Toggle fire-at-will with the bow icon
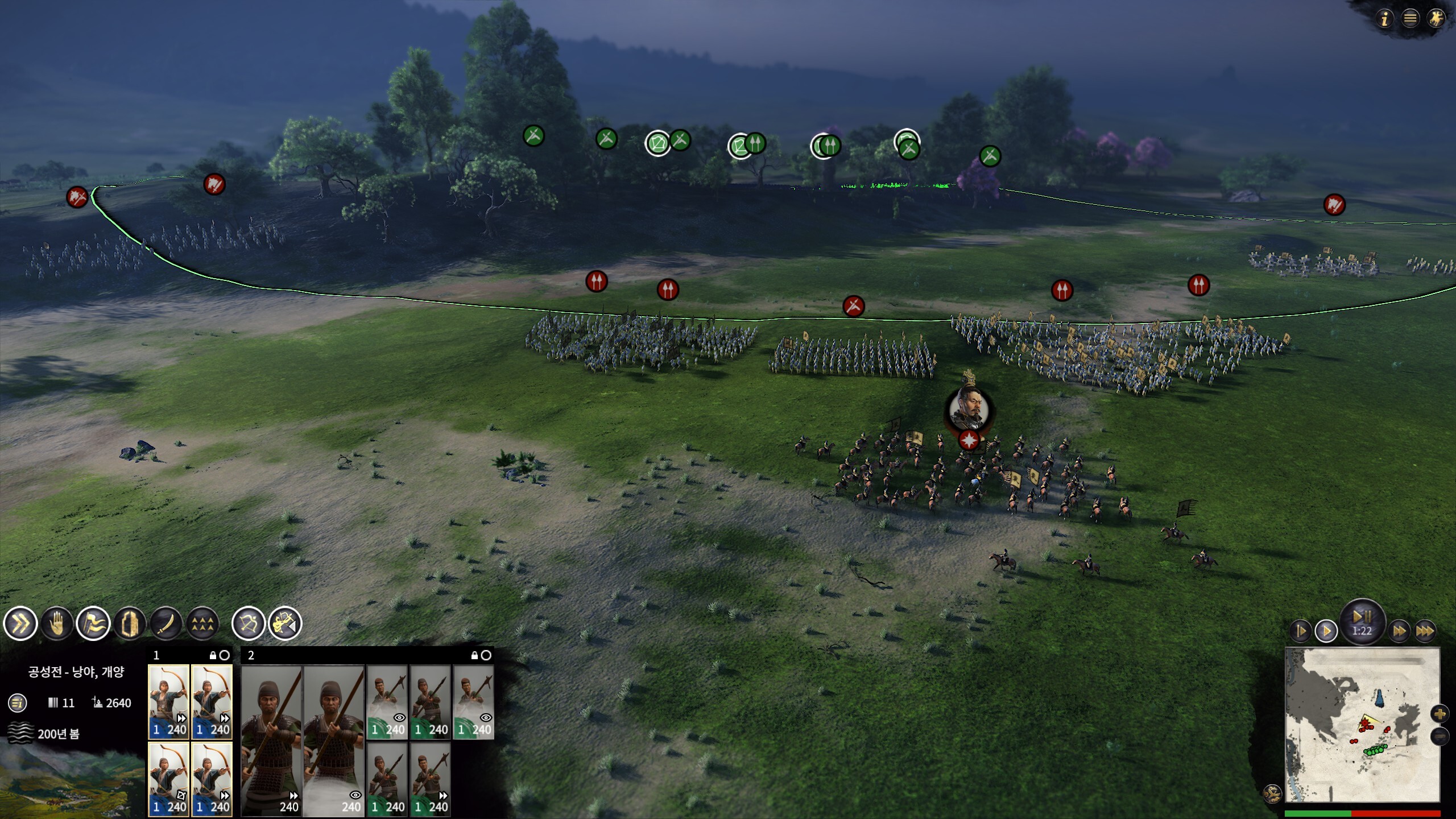This screenshot has height=819, width=1456. click(248, 624)
